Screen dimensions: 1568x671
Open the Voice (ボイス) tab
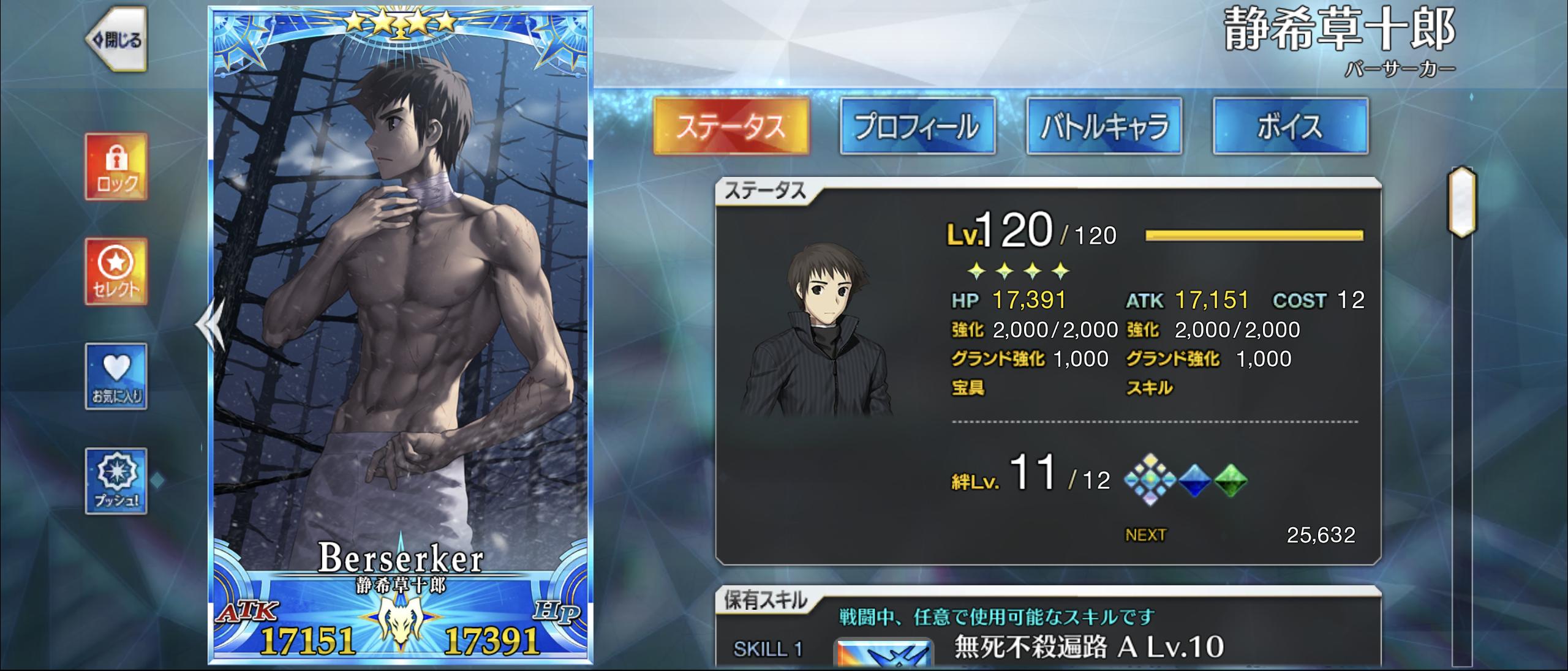coord(1291,126)
